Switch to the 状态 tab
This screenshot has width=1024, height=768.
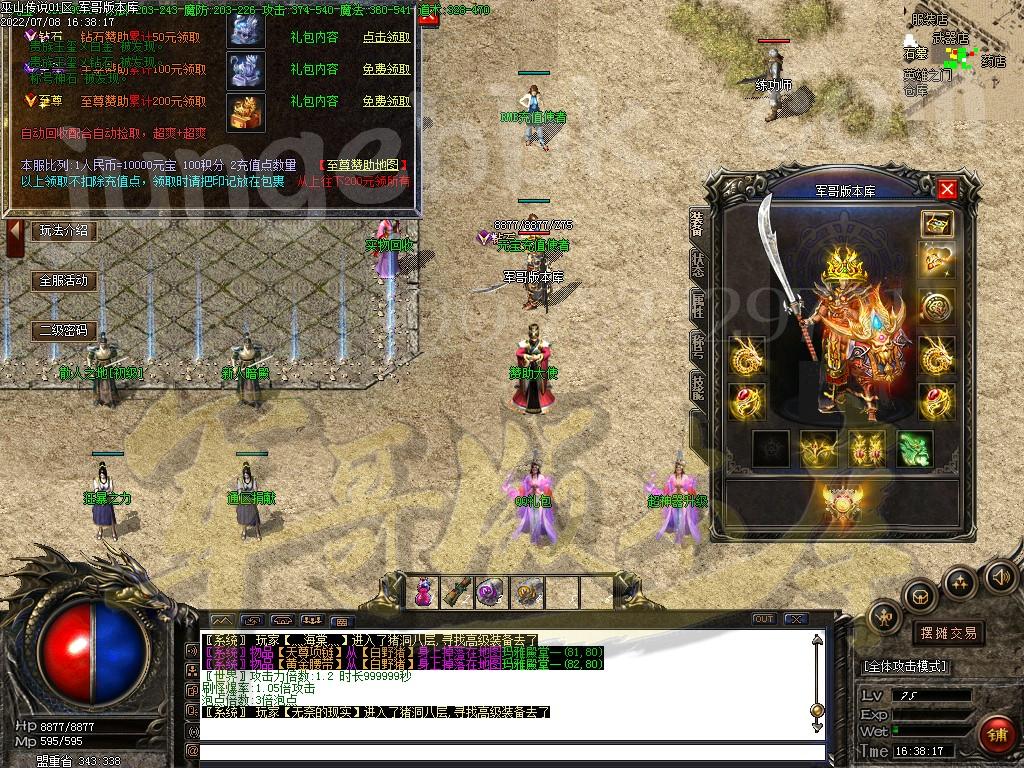pos(697,262)
